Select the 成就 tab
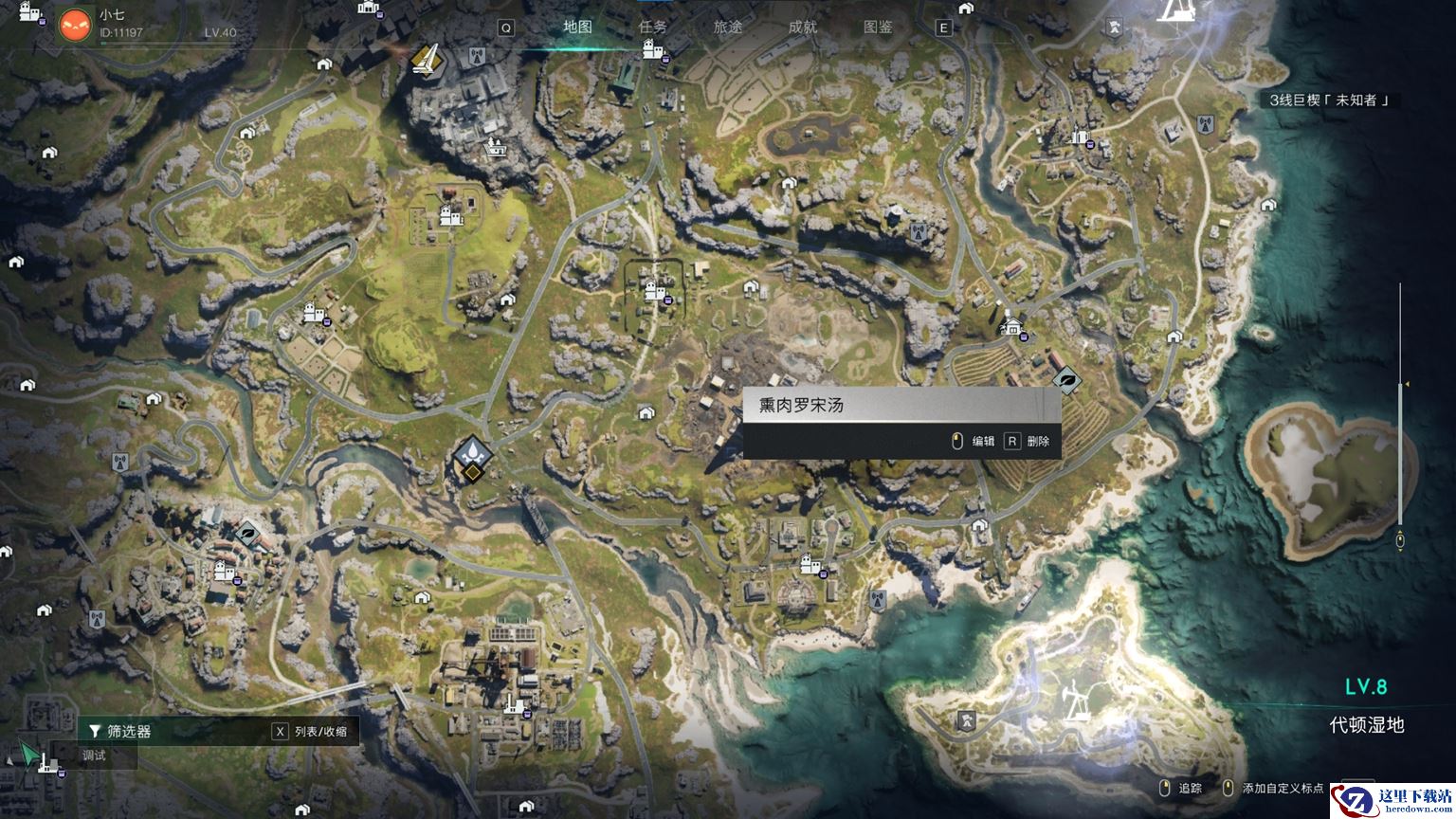The width and height of the screenshot is (1456, 819). click(x=802, y=27)
